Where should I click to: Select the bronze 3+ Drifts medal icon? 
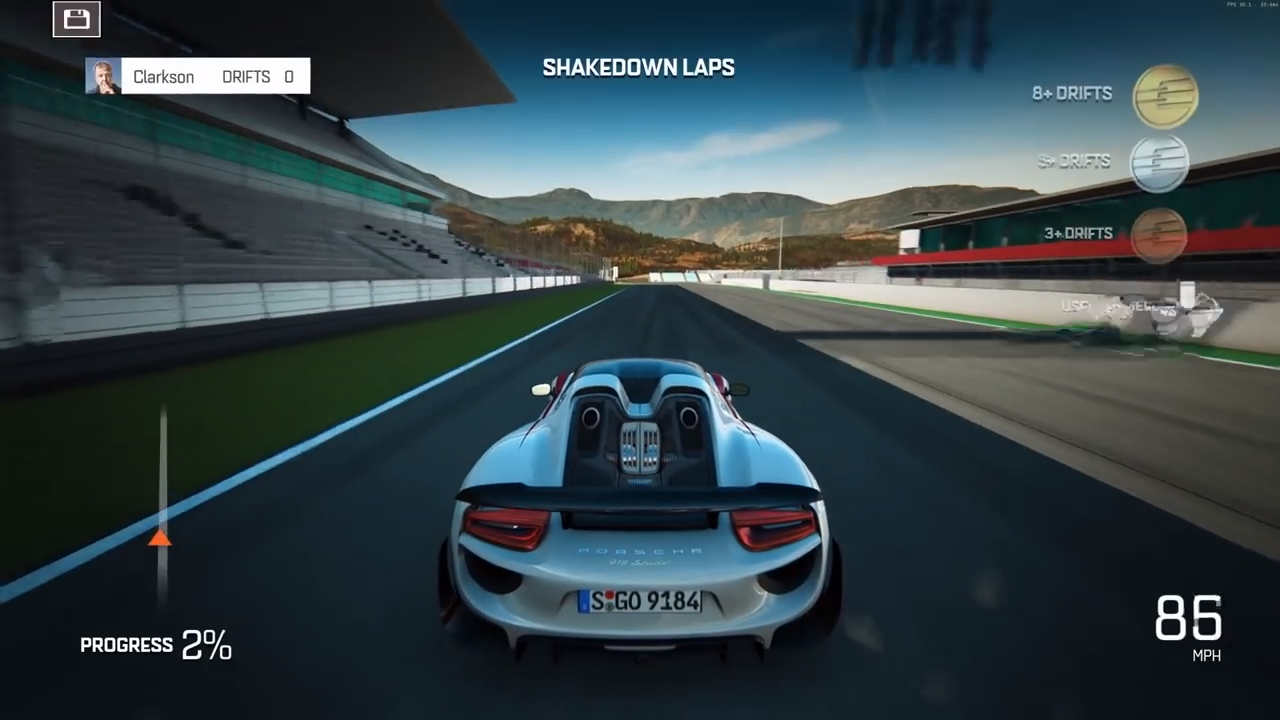[1161, 232]
